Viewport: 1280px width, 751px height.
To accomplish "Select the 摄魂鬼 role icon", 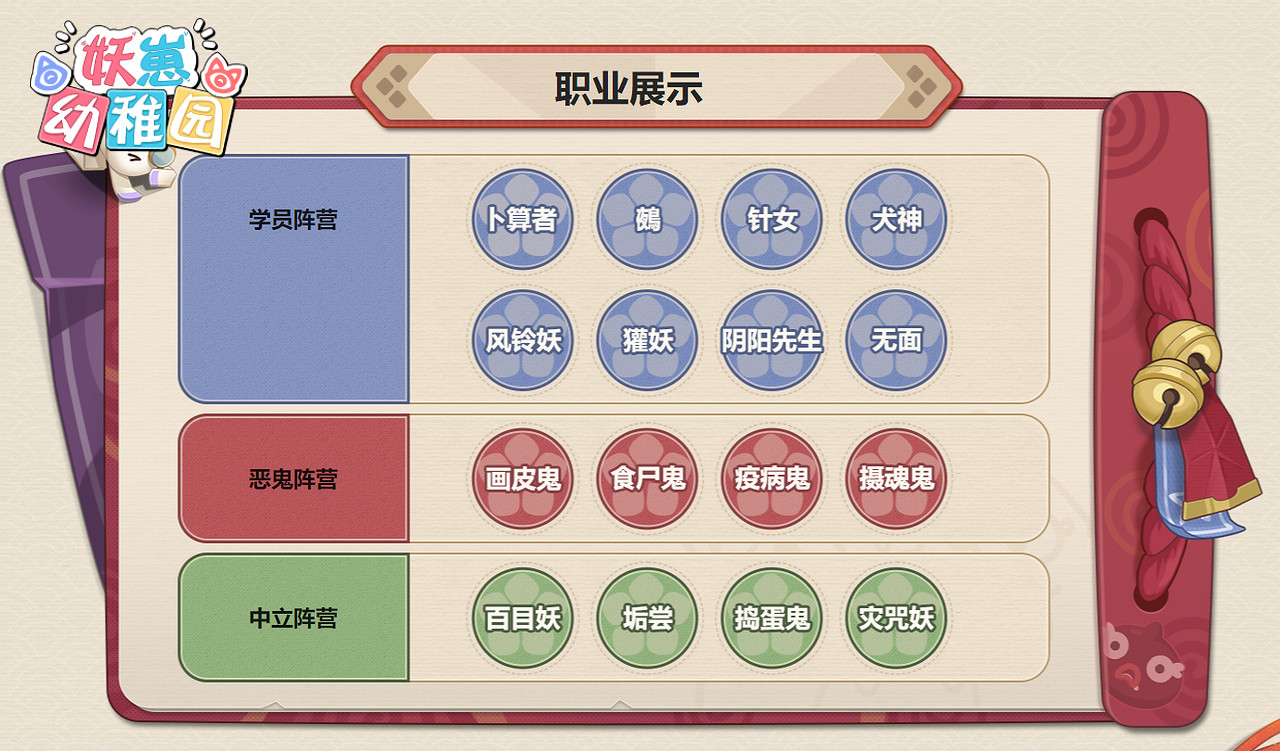I will pos(895,480).
